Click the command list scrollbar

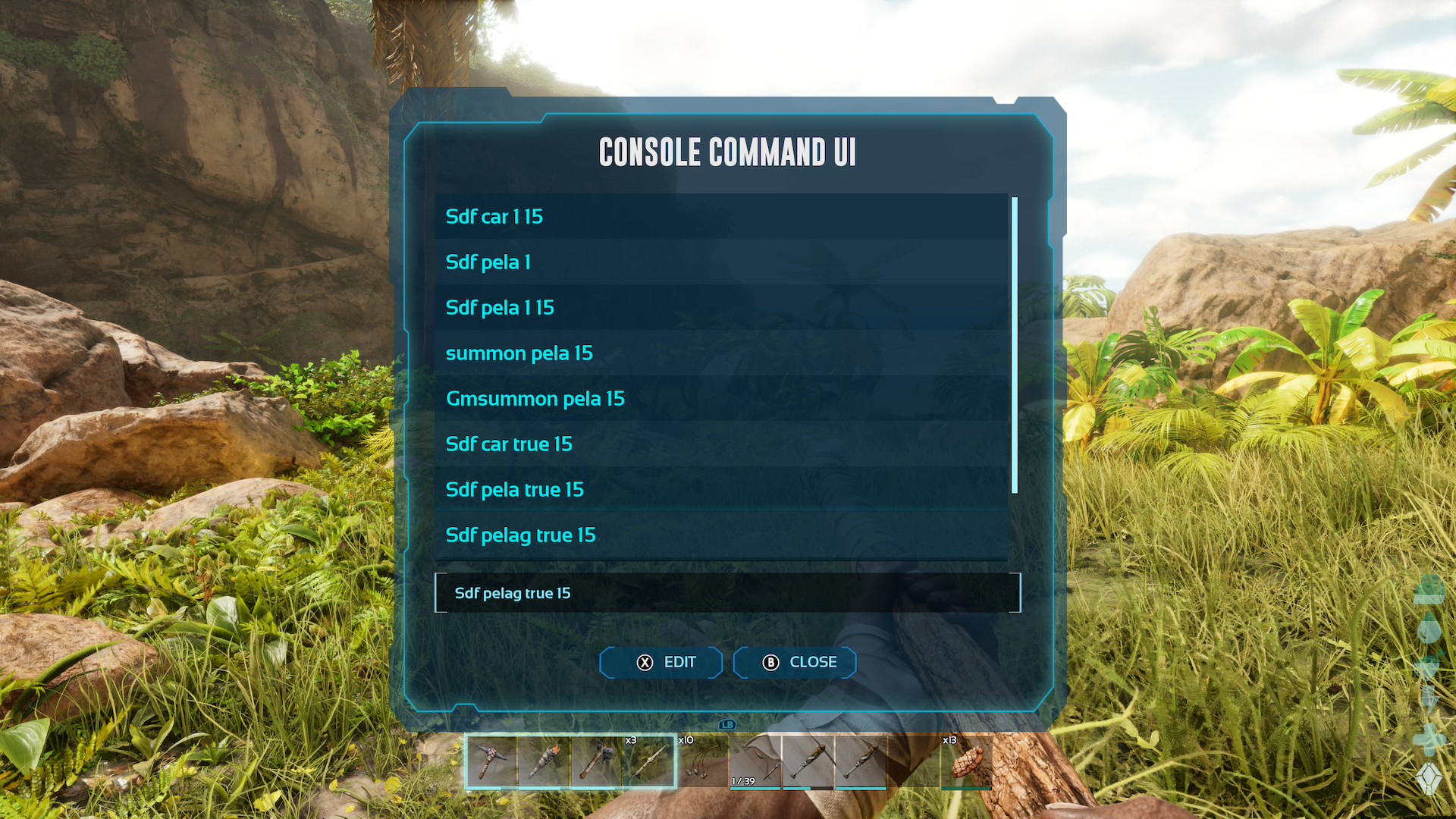(x=1015, y=341)
